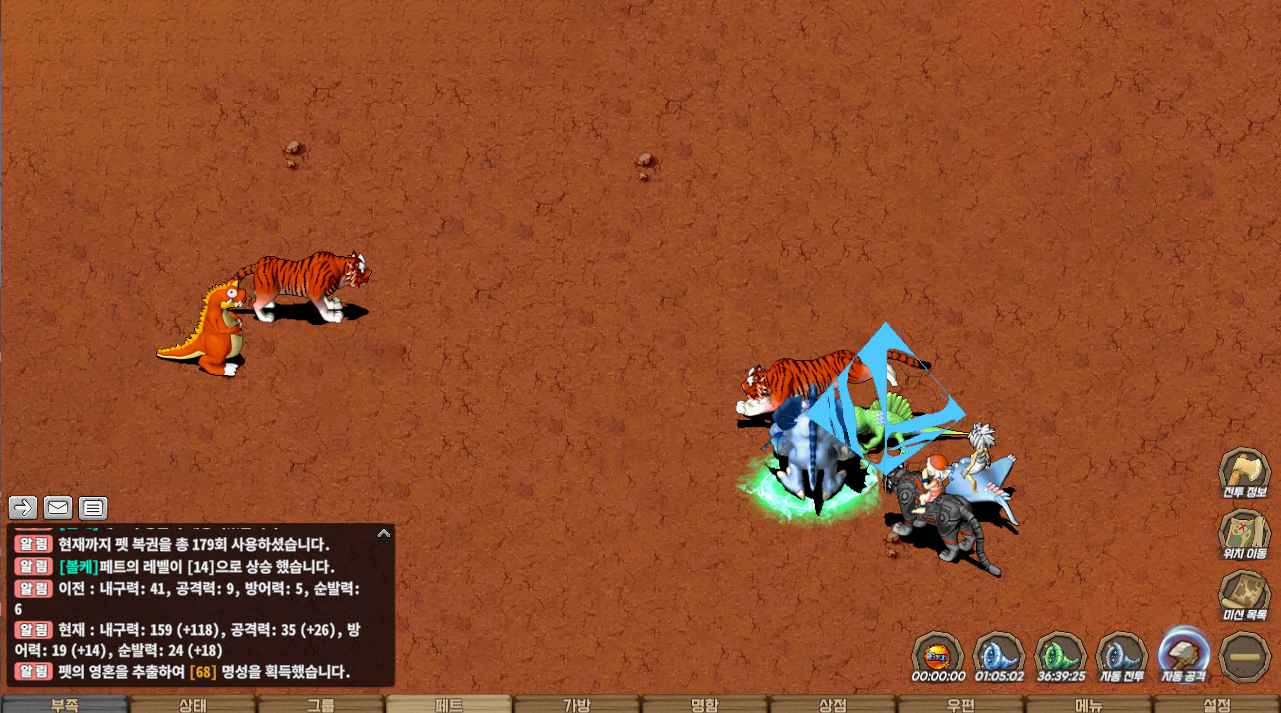Open the 우편 (Mail) menu
The image size is (1281, 713).
coord(961,704)
